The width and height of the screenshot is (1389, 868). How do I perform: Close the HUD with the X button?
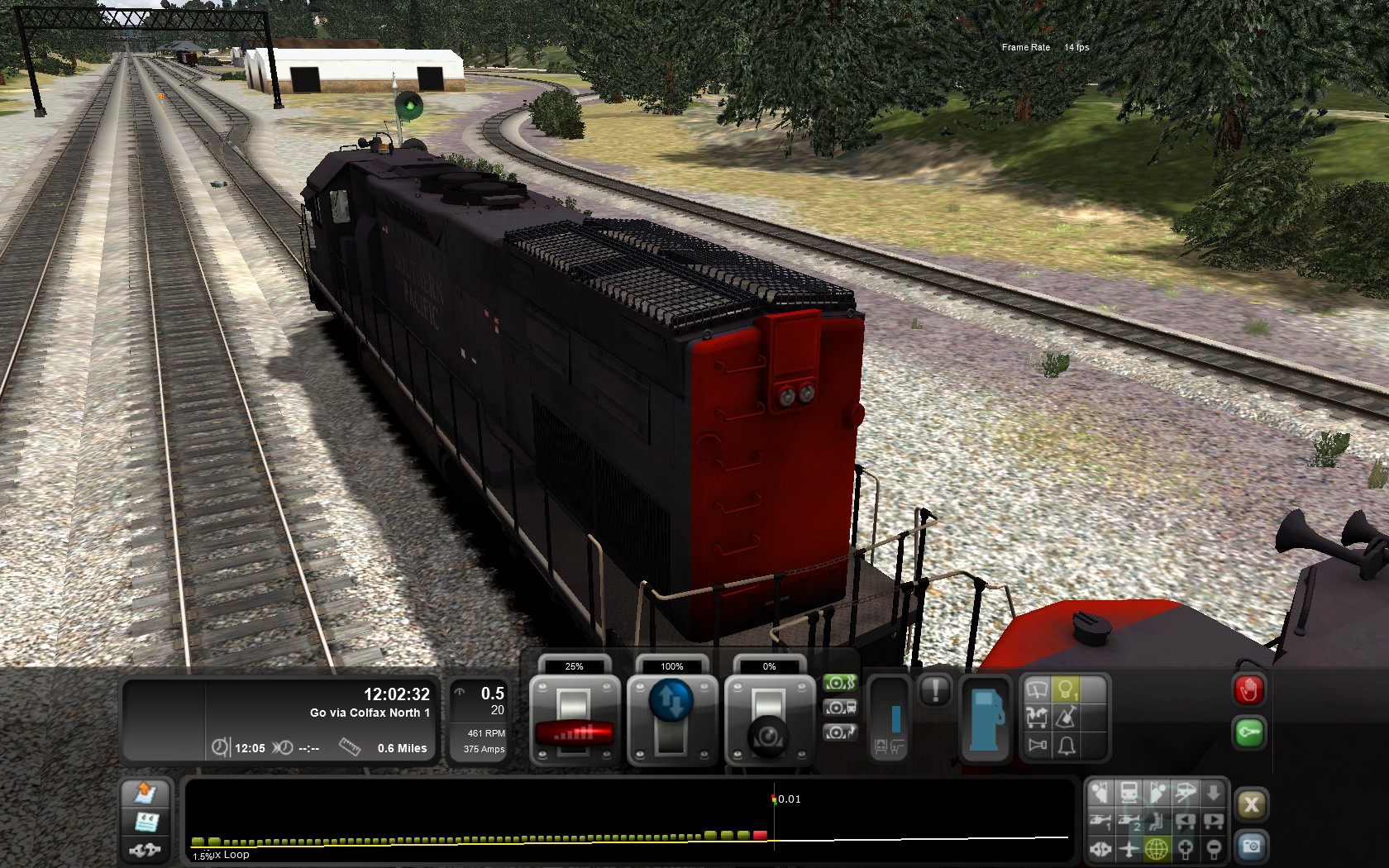(x=1251, y=804)
